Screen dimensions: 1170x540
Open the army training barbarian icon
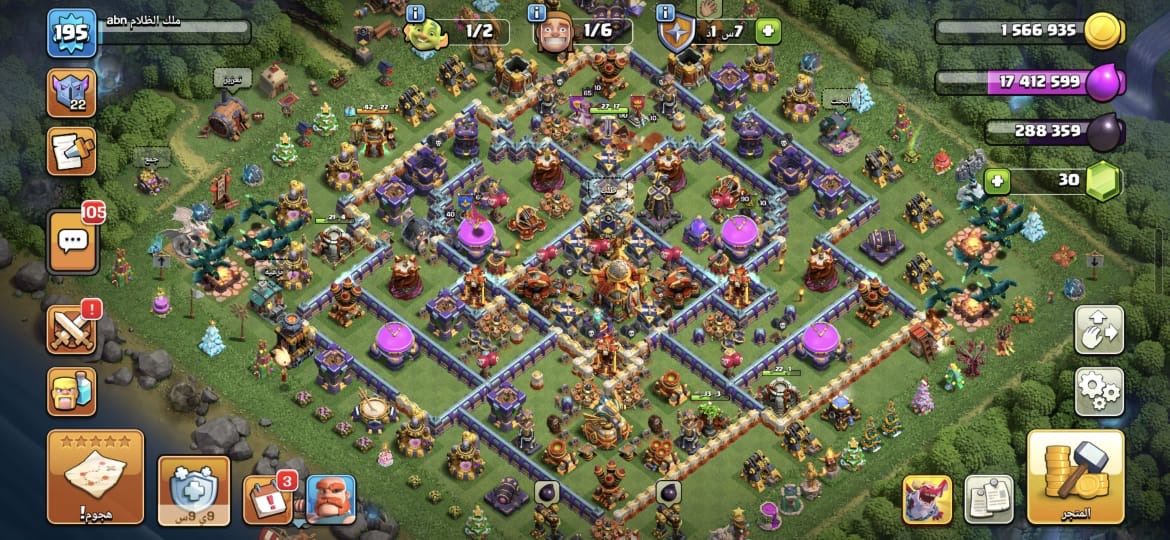(72, 391)
